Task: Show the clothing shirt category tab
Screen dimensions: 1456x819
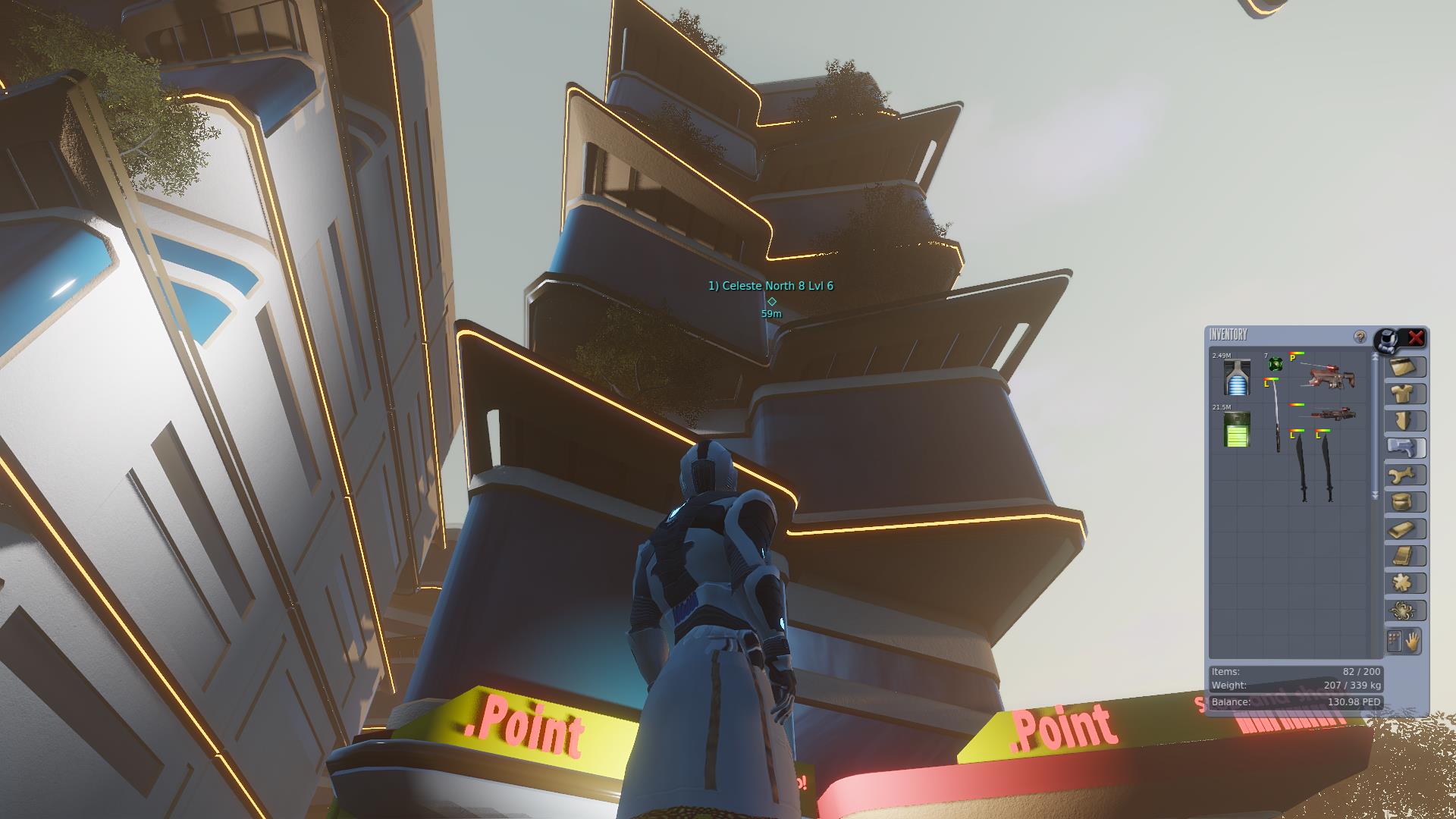Action: pyautogui.click(x=1405, y=394)
